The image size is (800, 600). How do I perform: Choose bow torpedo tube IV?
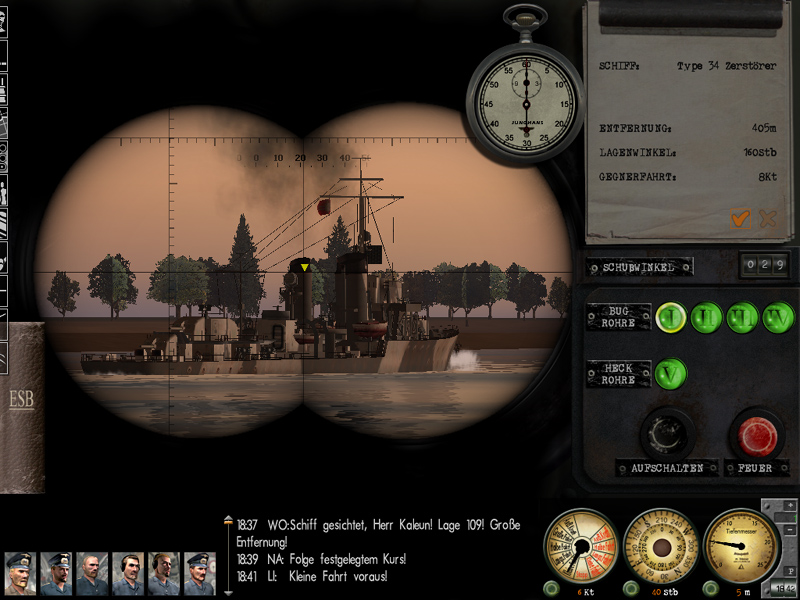click(777, 317)
